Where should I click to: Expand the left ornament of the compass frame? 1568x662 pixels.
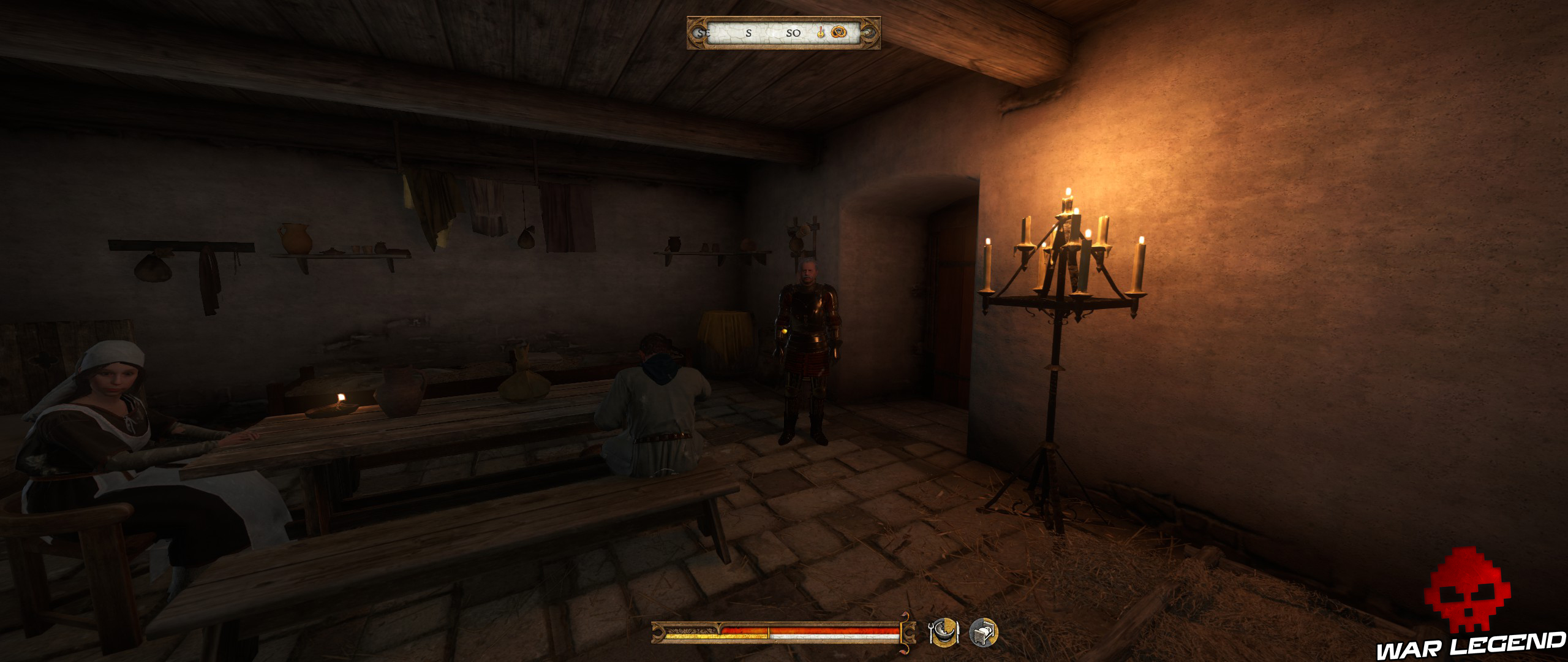click(x=697, y=34)
